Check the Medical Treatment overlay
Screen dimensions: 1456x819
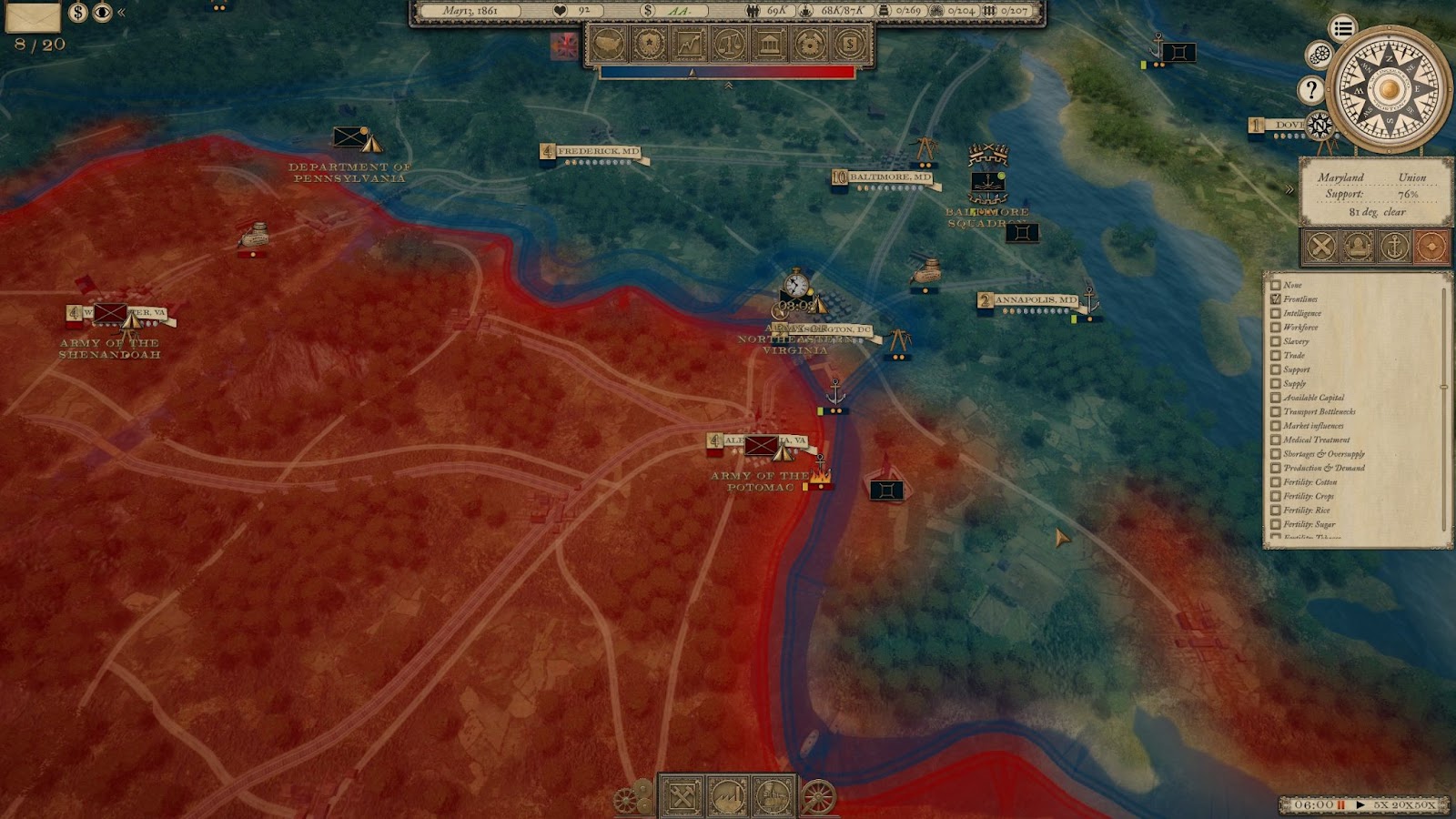[1276, 440]
